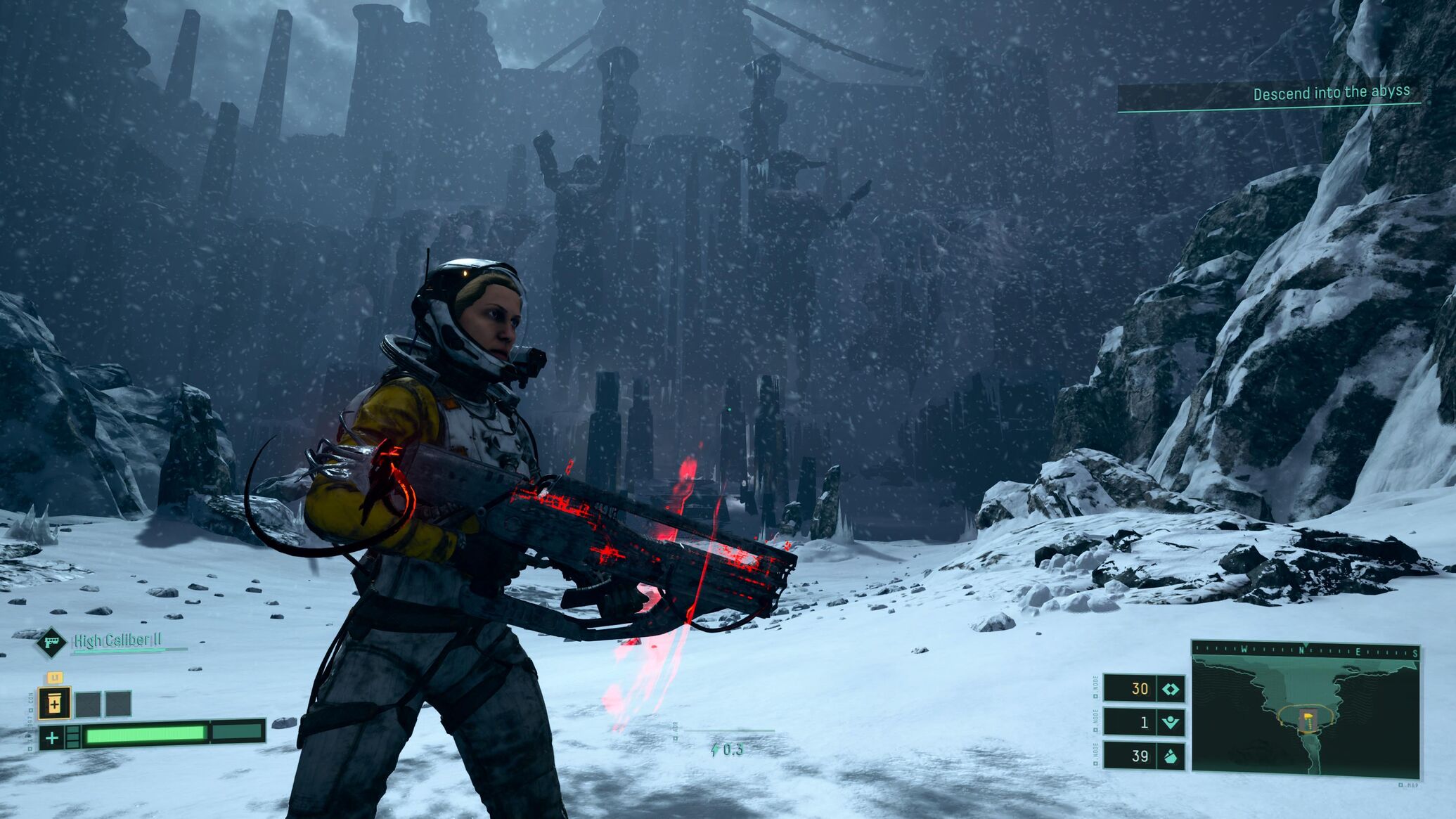The height and width of the screenshot is (819, 1456).
Task: Click the double-diamond resource icon beside 30
Action: [x=1171, y=689]
